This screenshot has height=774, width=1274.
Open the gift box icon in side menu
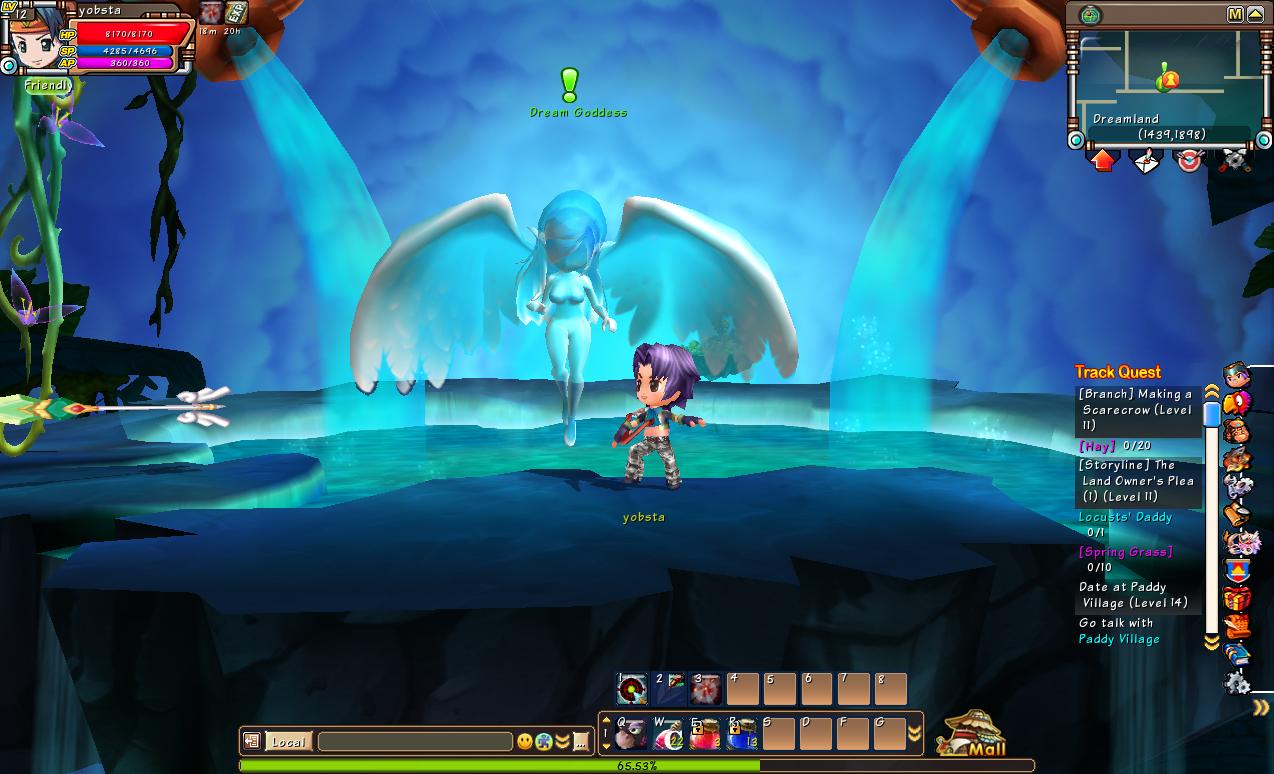coord(1237,599)
